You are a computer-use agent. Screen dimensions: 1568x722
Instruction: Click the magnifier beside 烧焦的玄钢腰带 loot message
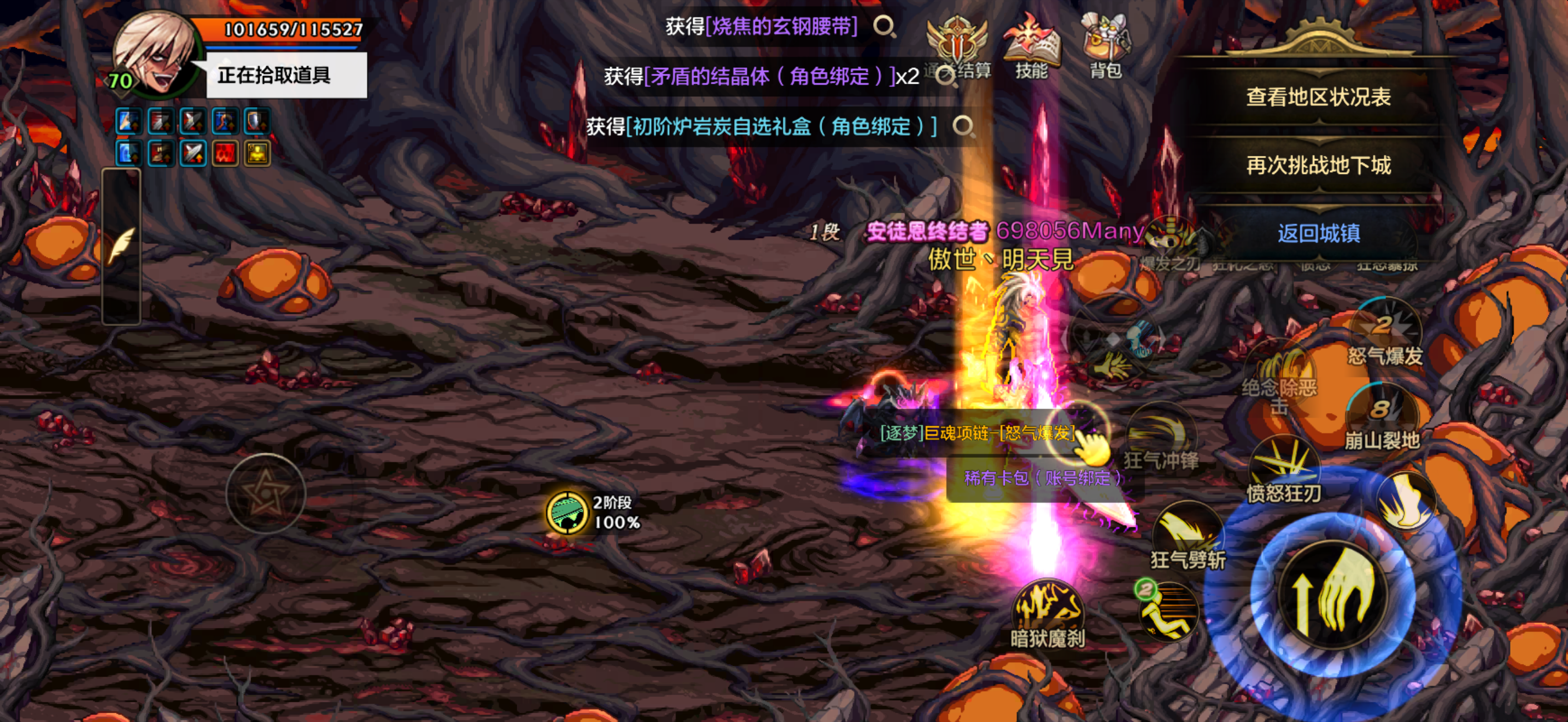(884, 26)
